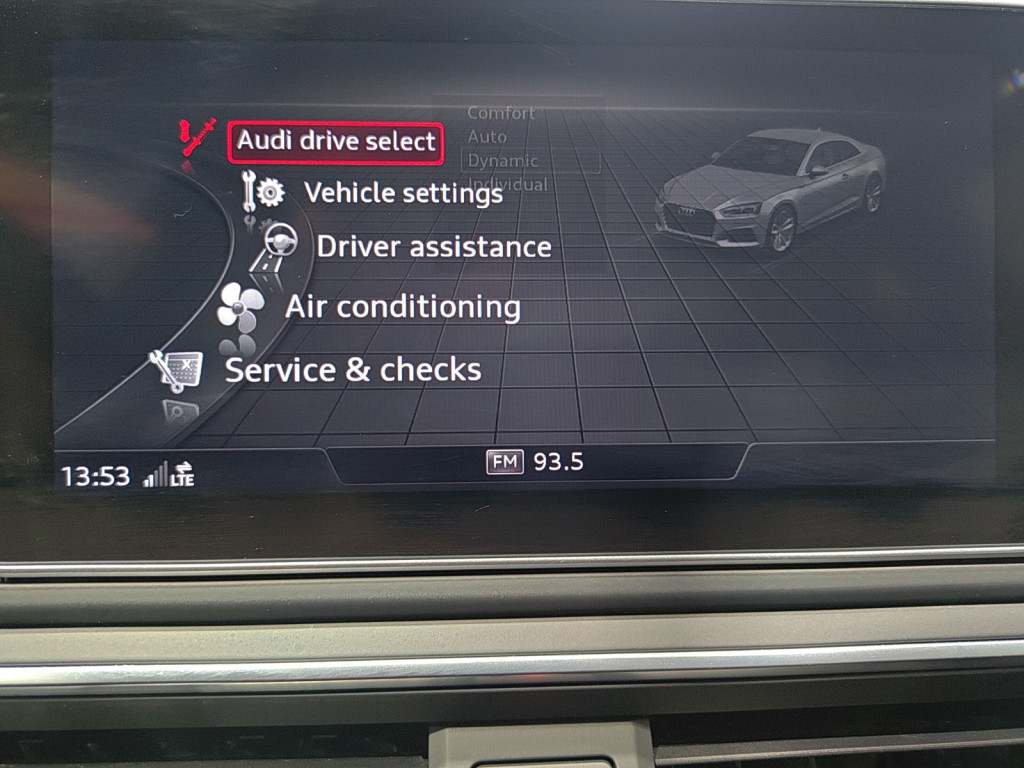The height and width of the screenshot is (768, 1024).
Task: Select the Dynamic drive mode option
Action: [503, 161]
